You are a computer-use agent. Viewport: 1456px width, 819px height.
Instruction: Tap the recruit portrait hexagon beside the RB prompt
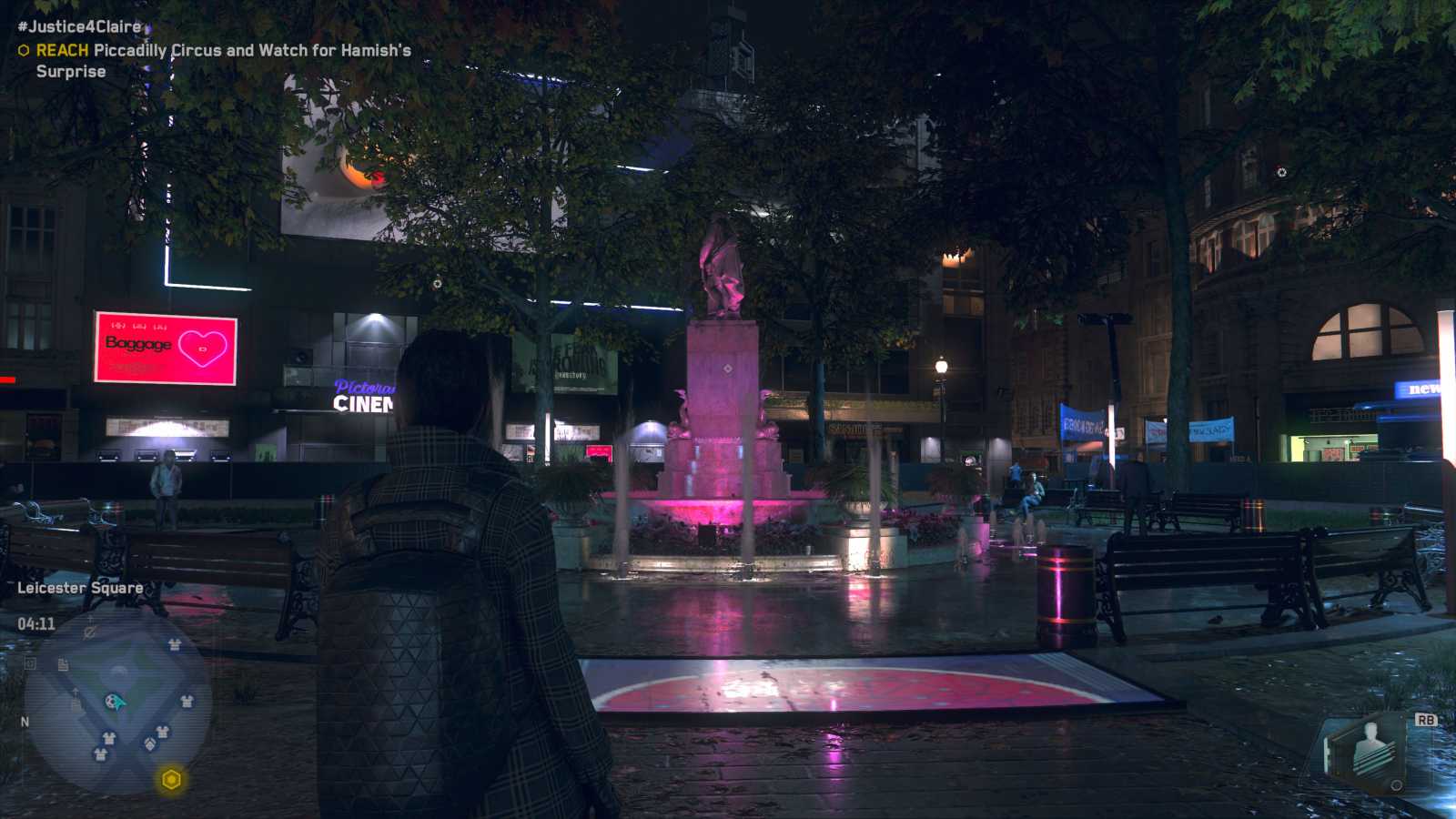click(1370, 749)
